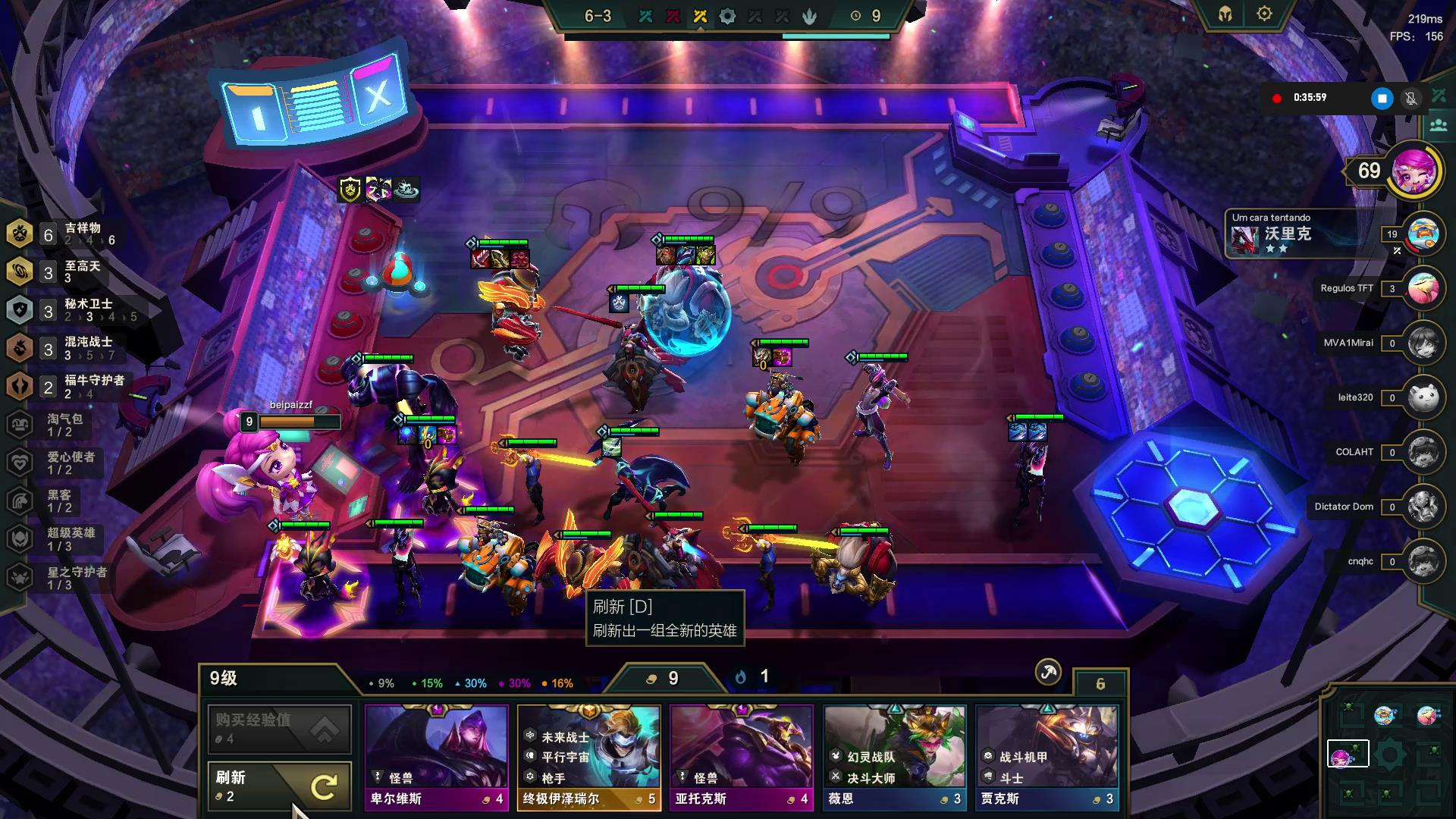
Task: Click the 刷新 shop refresh button
Action: coord(279,786)
